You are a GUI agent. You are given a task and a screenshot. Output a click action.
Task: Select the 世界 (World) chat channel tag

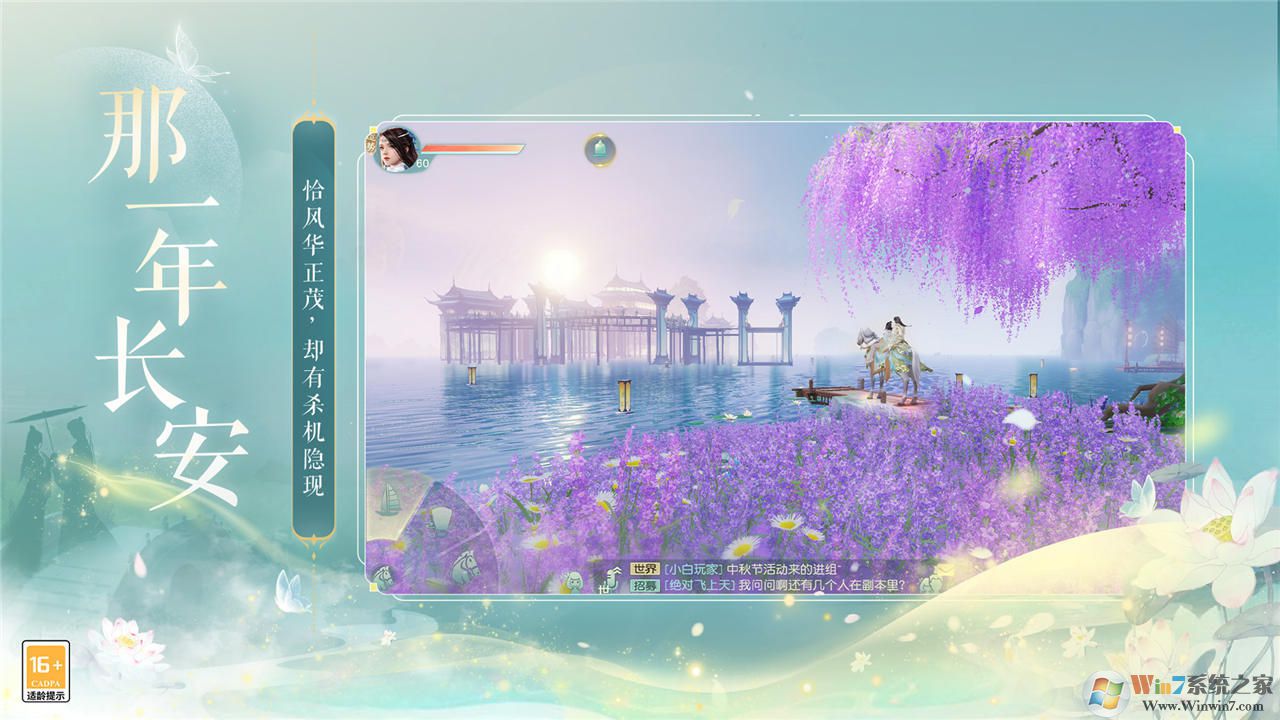click(x=644, y=569)
